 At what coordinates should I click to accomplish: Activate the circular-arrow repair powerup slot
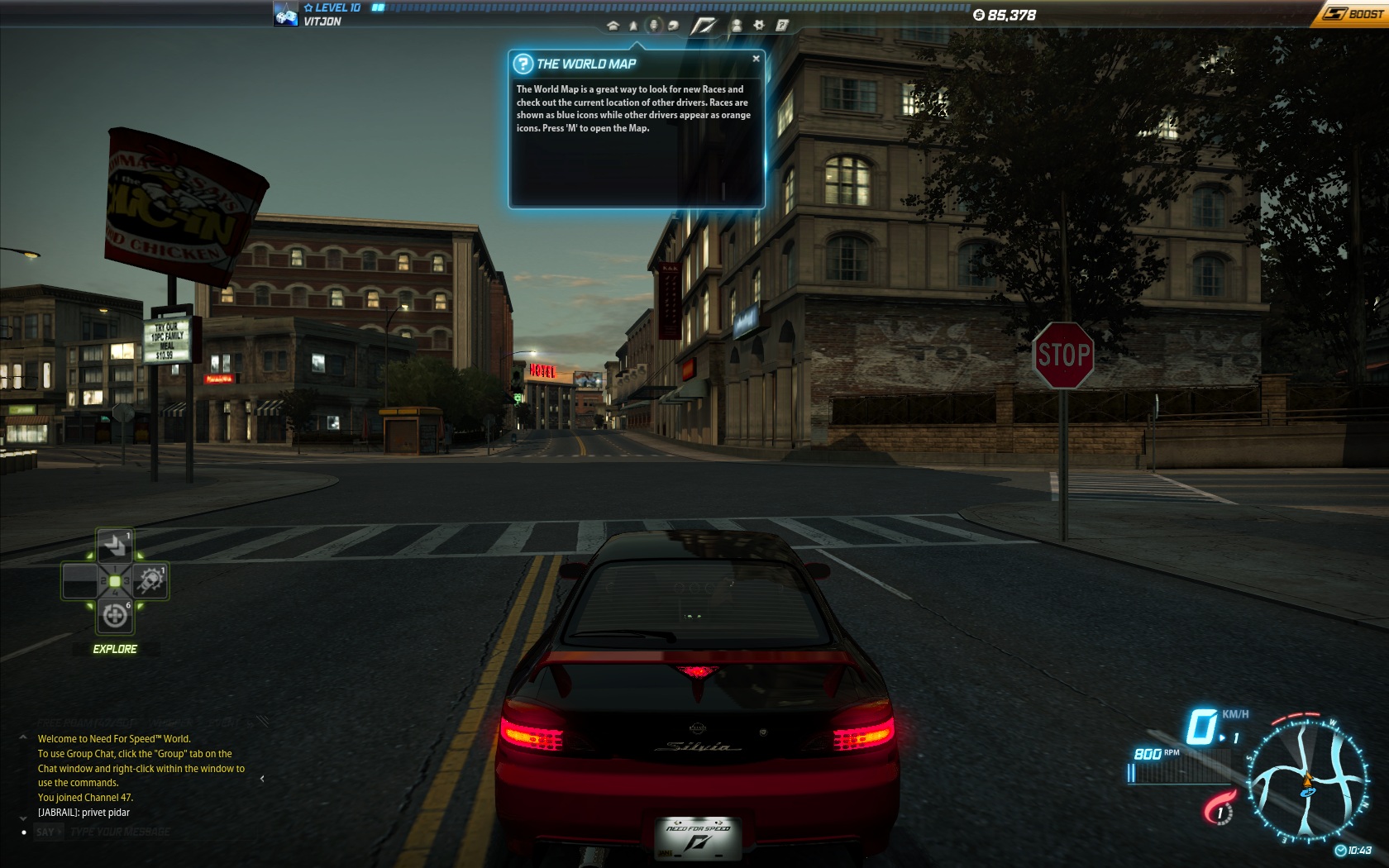[x=114, y=617]
